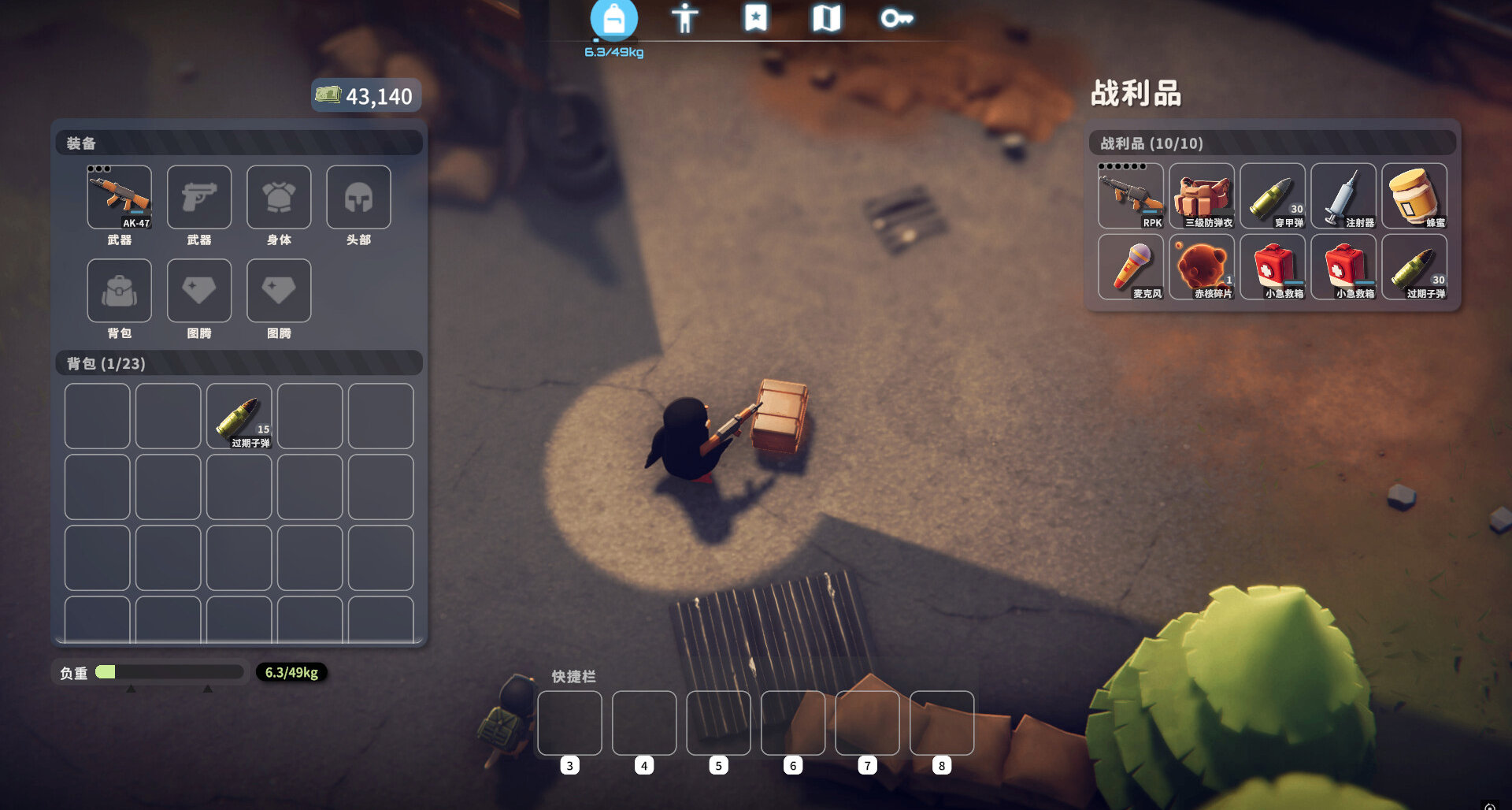Click the backpack equipment slot

pos(120,291)
